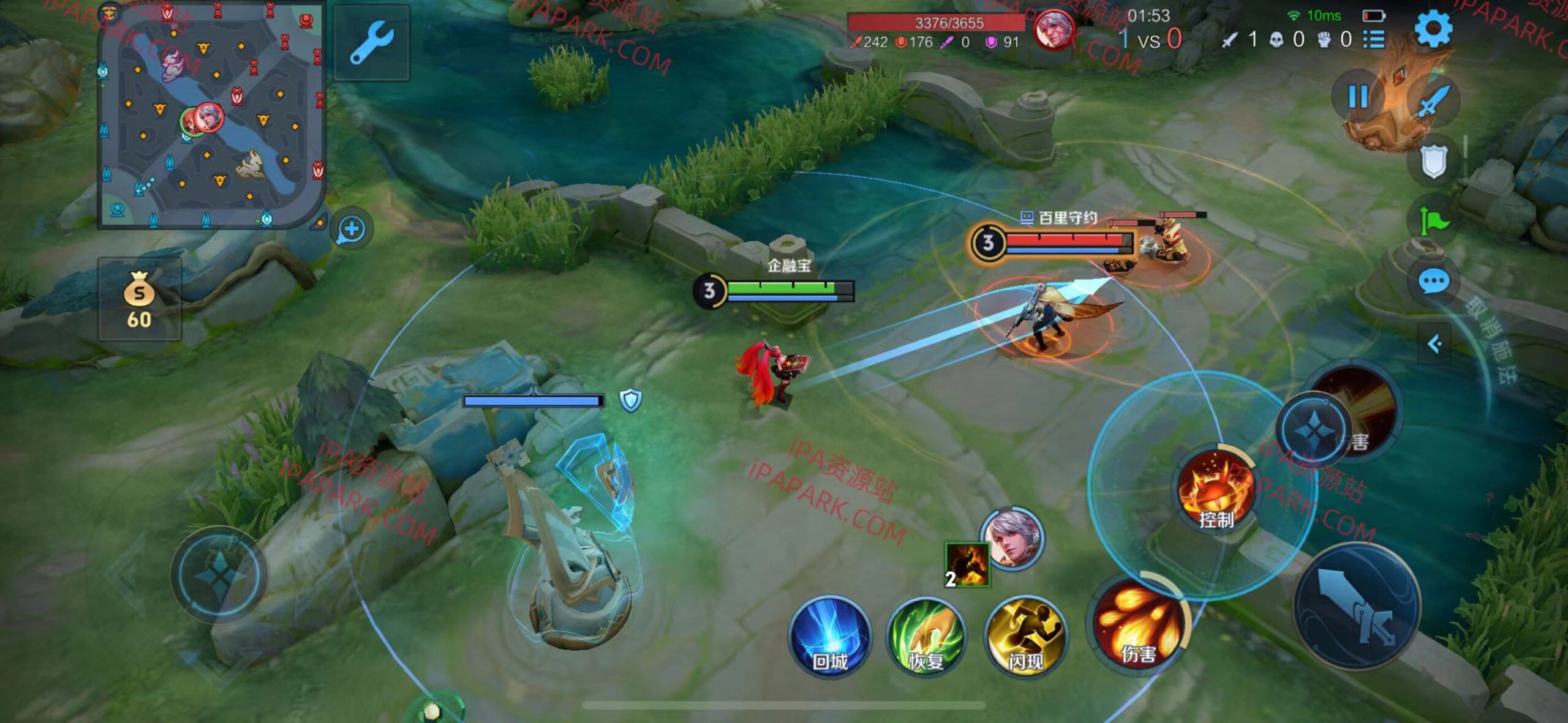The image size is (1568, 723).
Task: Select the enemy hero portrait target
Action: pos(1012,538)
